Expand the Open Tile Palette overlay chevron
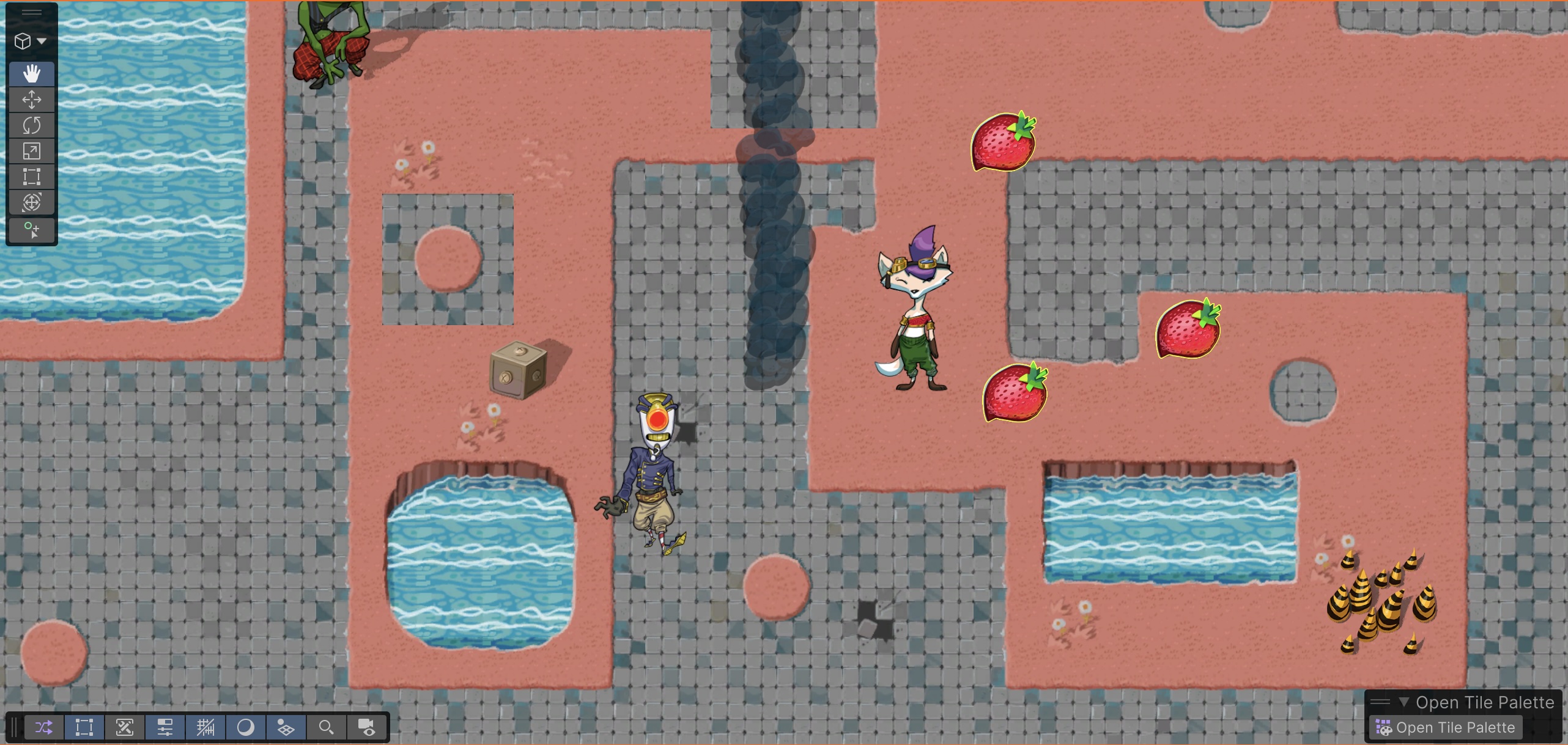Screen dimensions: 1568x745 [1403, 702]
